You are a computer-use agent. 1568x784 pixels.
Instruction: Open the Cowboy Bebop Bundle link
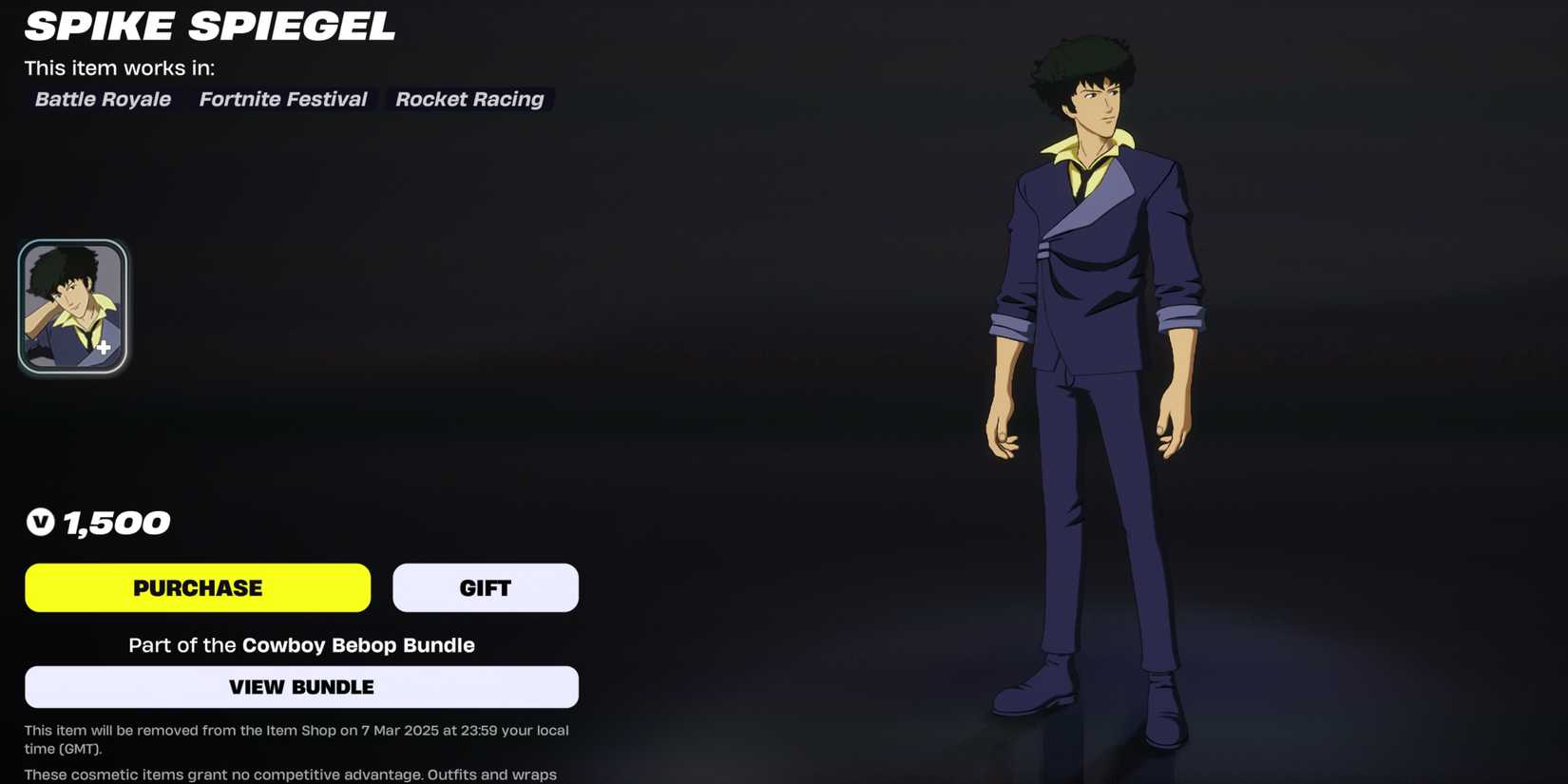357,644
